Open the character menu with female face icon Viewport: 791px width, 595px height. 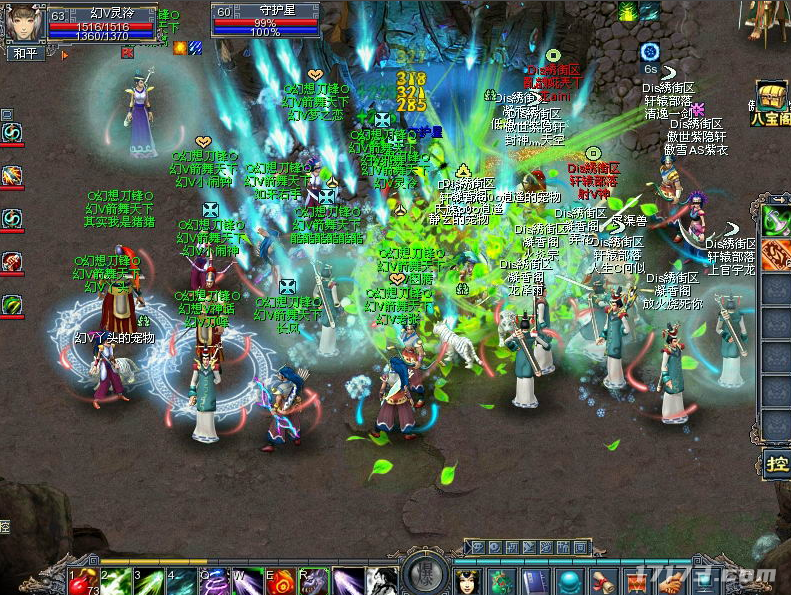(468, 580)
